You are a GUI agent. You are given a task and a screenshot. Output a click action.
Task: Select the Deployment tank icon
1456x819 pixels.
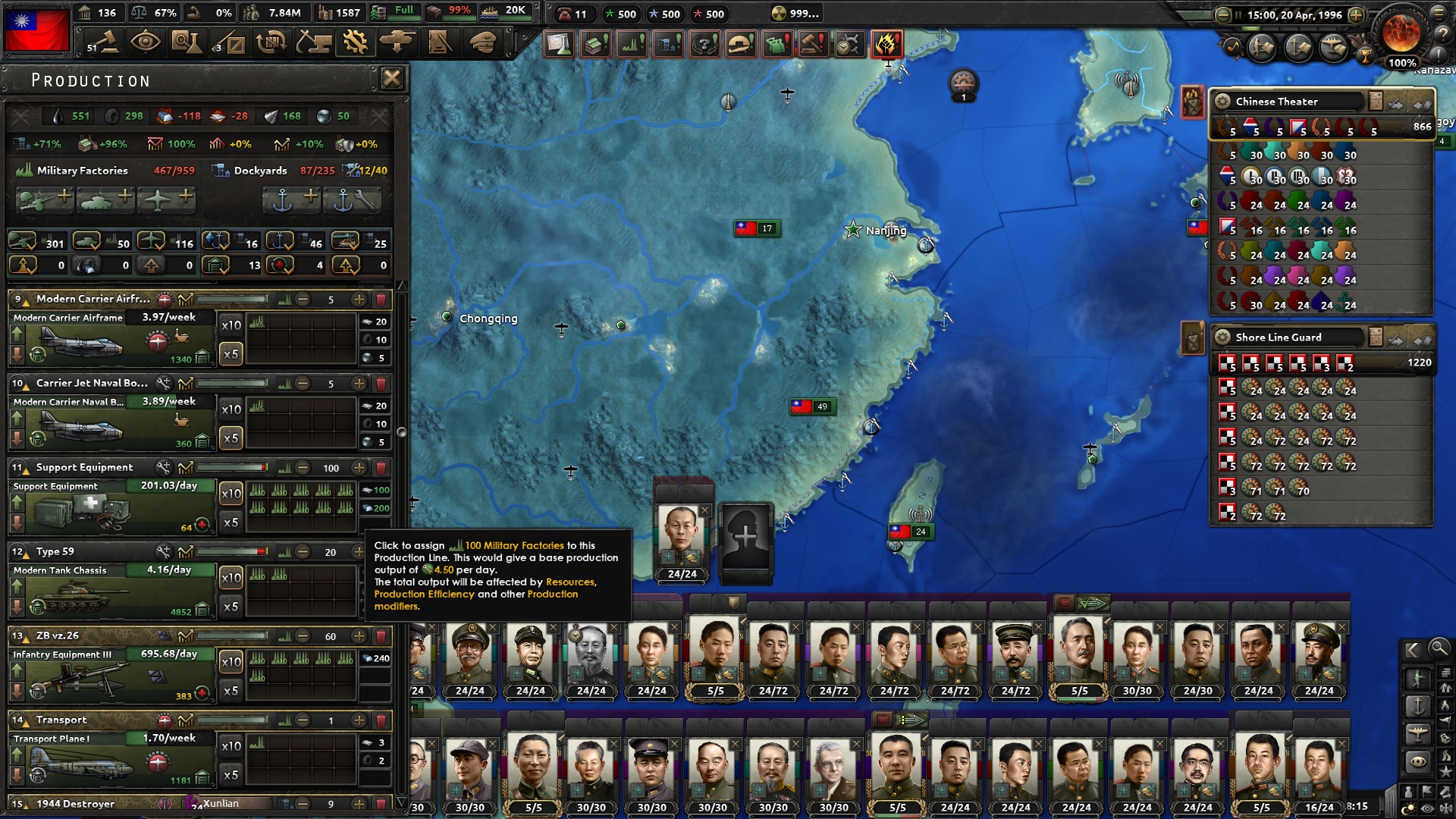pos(397,43)
